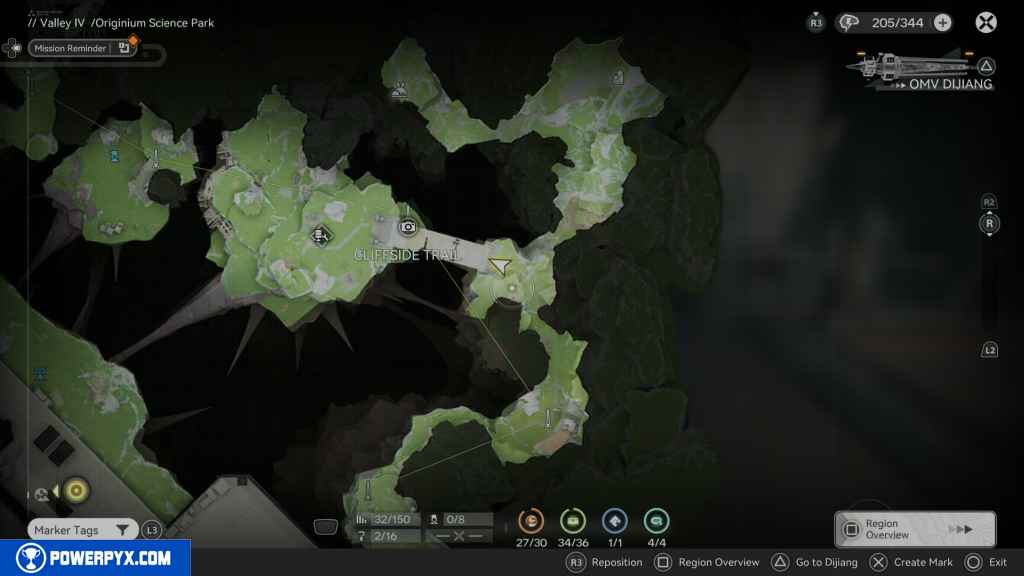This screenshot has height=576, width=1024.
Task: Select the camera marker near Cliffside Trail
Action: tap(407, 227)
